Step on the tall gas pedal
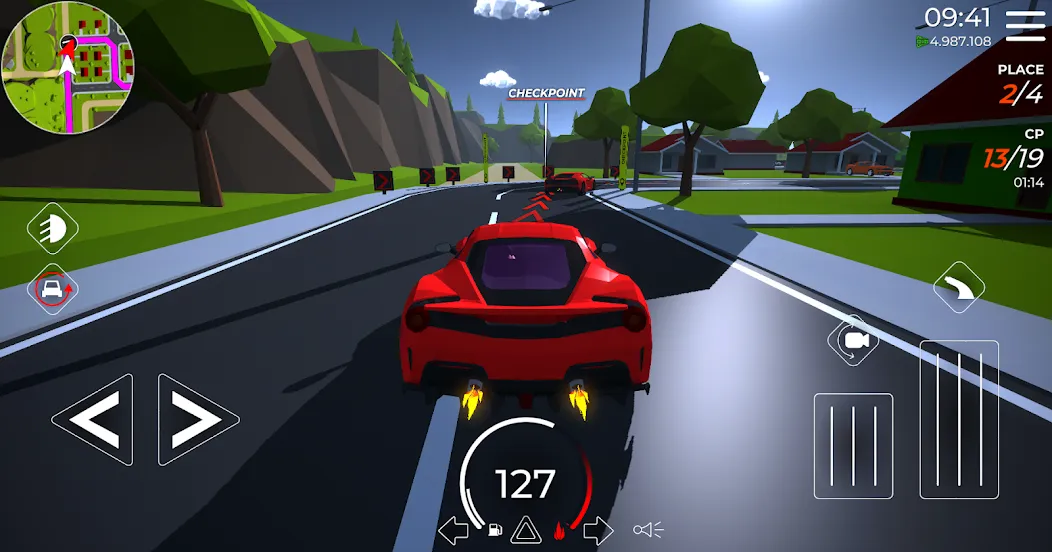Viewport: 1052px width, 552px height. tap(959, 420)
